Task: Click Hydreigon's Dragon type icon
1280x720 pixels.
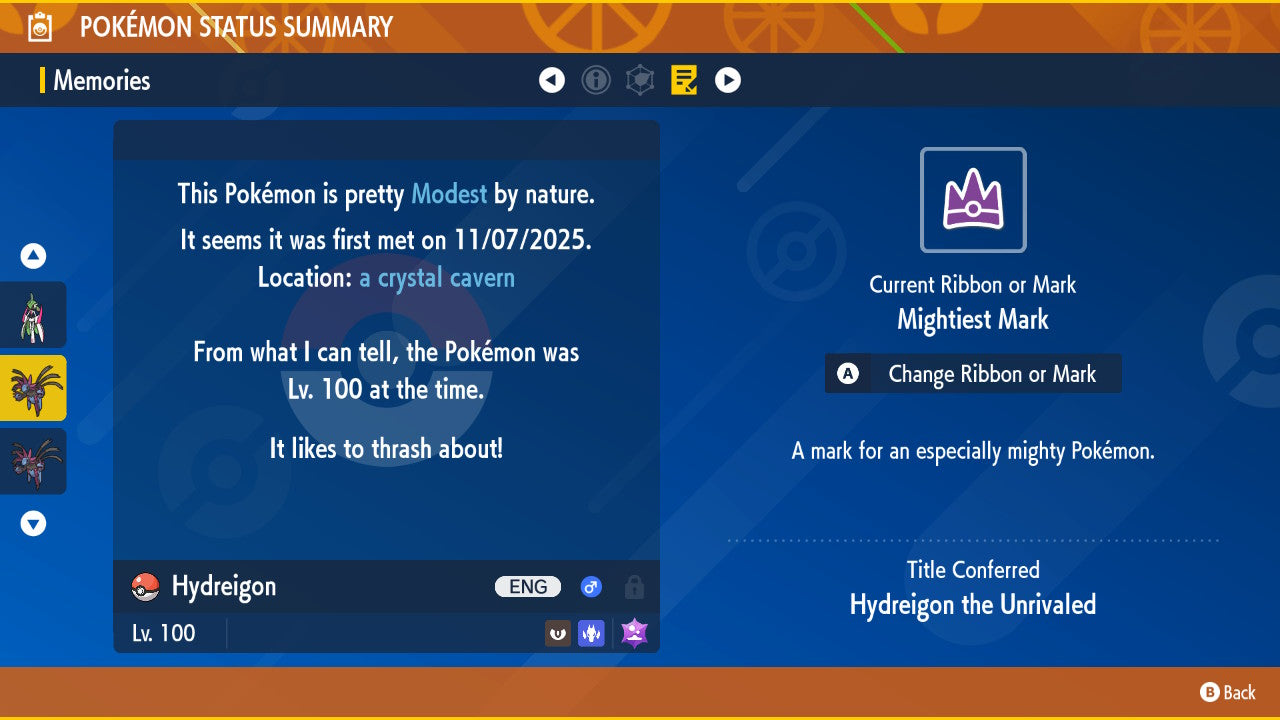Action: [x=591, y=633]
